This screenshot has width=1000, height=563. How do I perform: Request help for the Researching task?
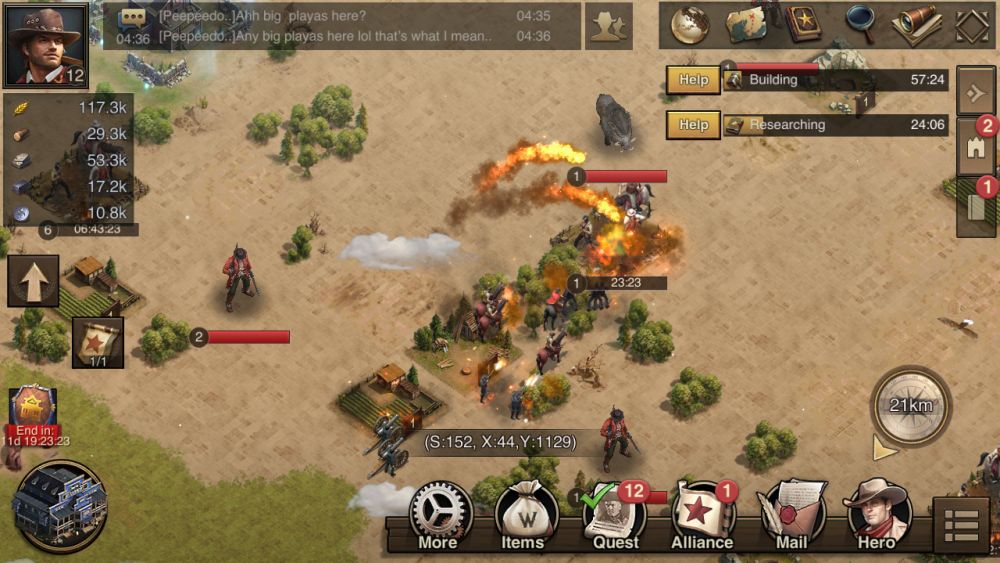point(693,125)
